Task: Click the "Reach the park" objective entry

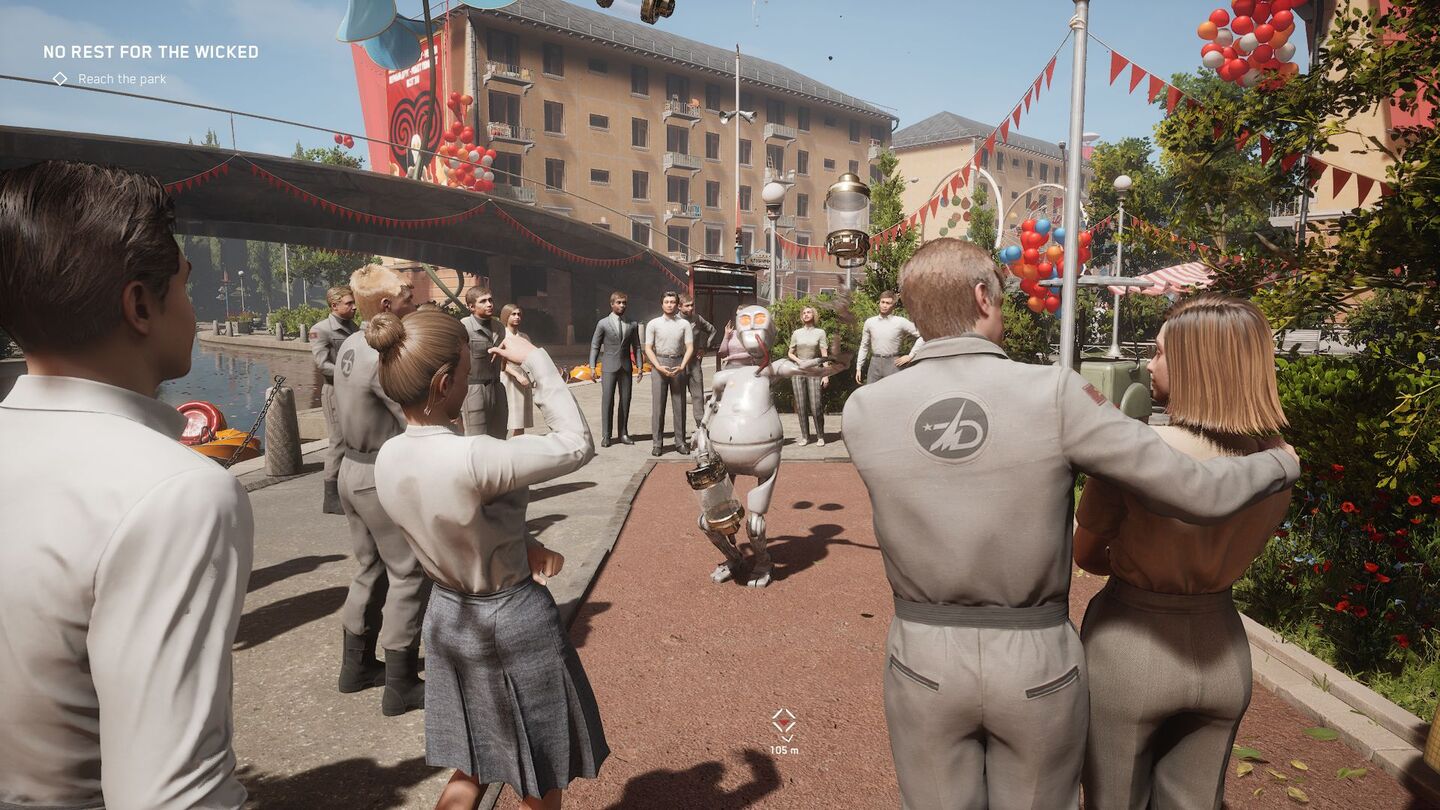Action: coord(121,79)
